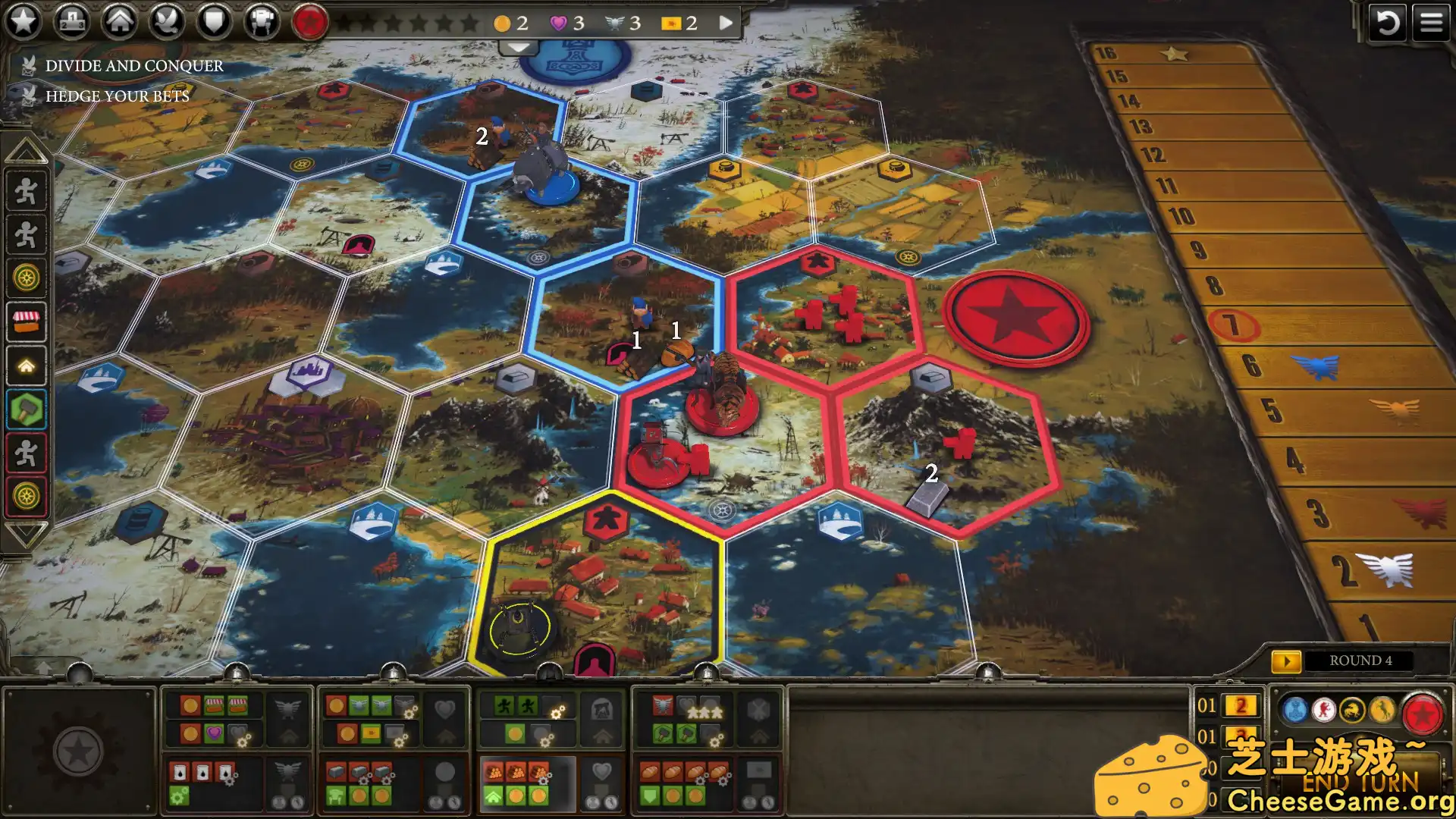Open the hamburger menu top right
This screenshot has height=819, width=1456.
[1432, 22]
